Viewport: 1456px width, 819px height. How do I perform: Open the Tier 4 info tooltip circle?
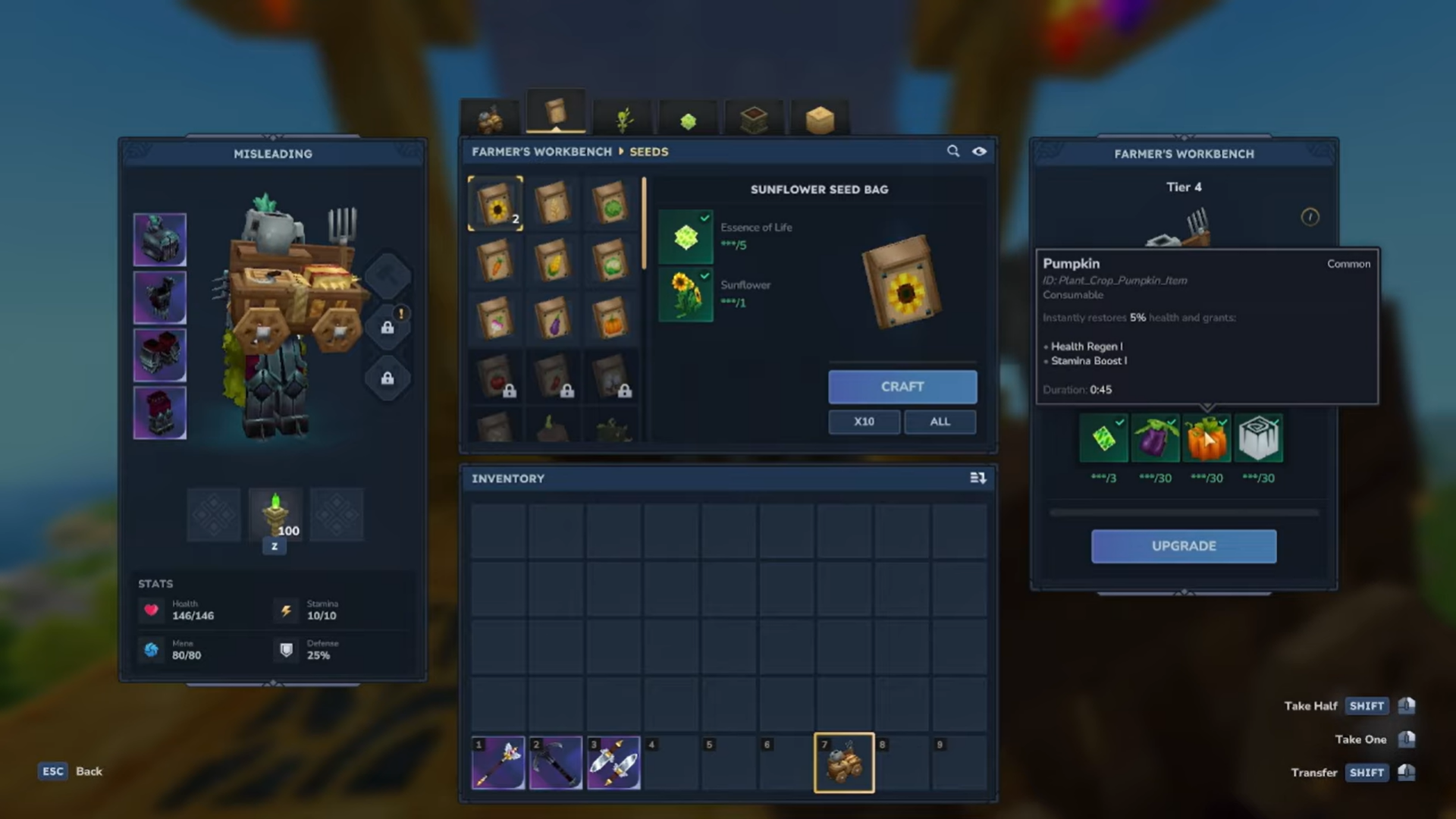click(1310, 217)
